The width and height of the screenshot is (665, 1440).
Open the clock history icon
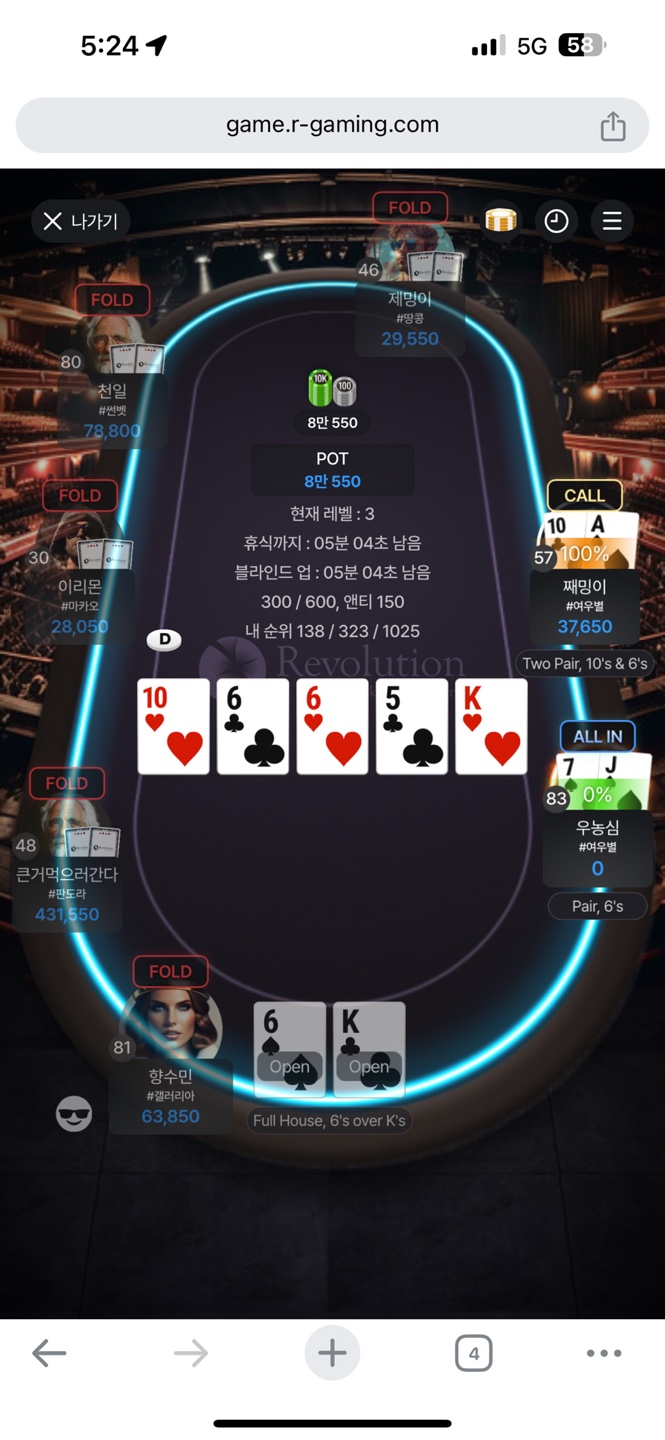click(x=556, y=221)
